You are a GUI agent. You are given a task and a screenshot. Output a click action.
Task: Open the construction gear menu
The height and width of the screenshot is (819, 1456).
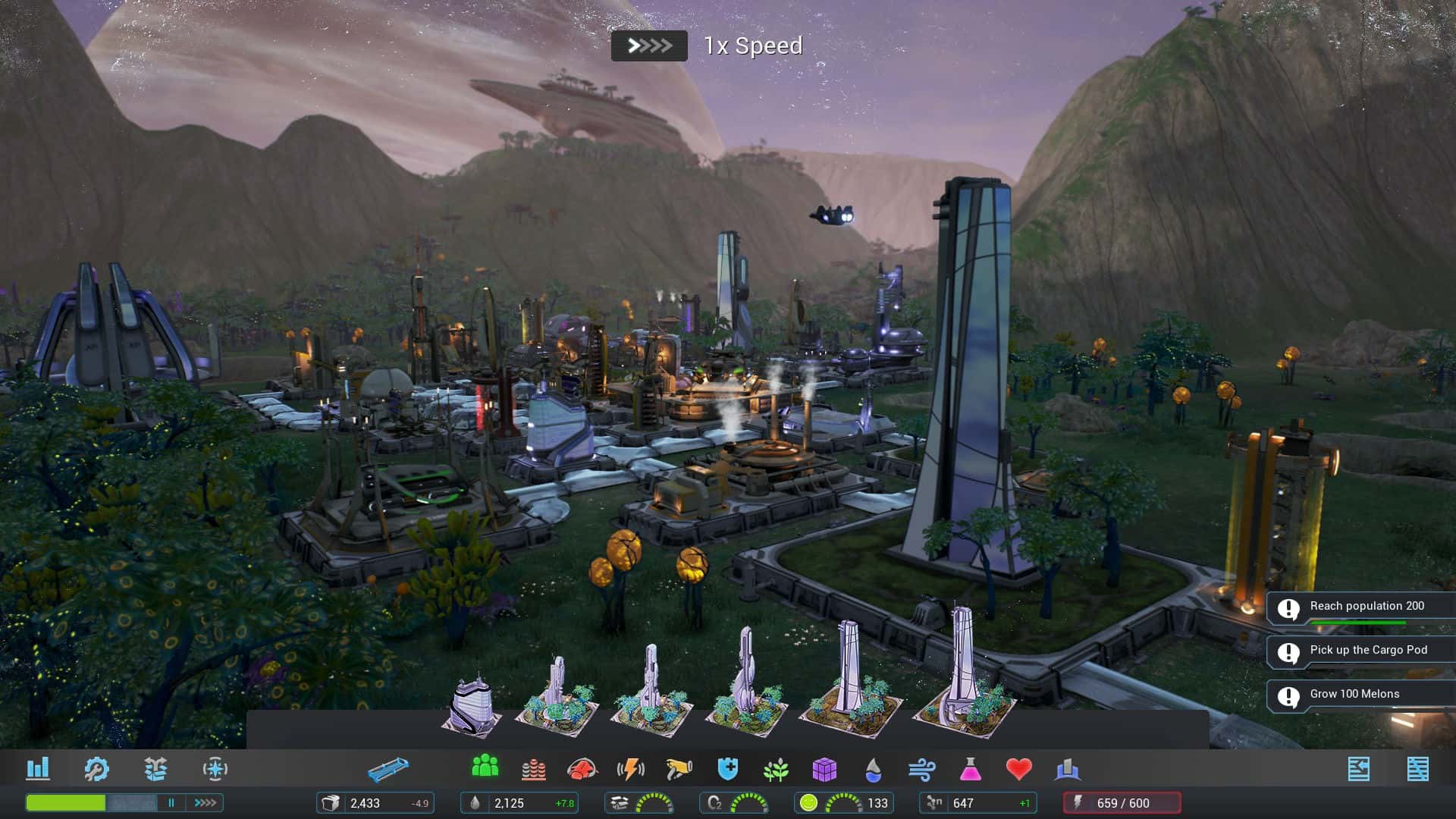pyautogui.click(x=97, y=768)
